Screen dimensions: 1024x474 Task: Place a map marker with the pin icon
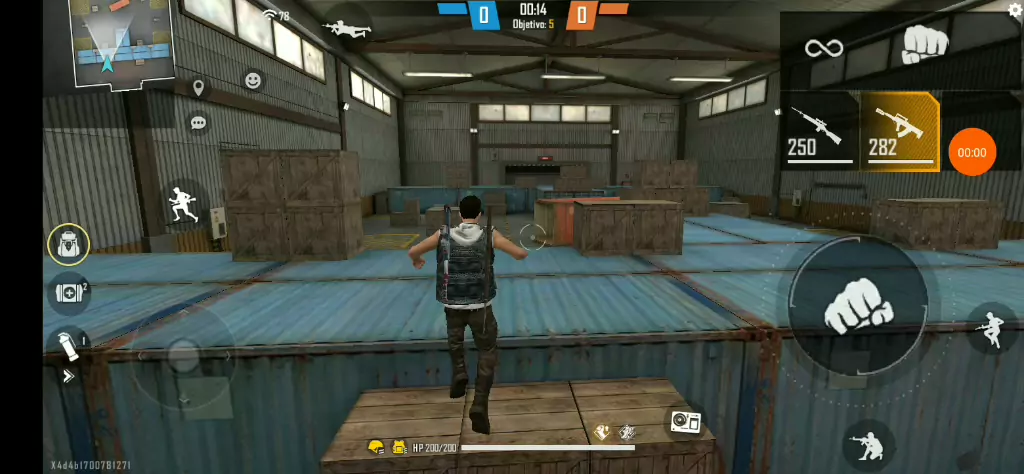(x=198, y=89)
